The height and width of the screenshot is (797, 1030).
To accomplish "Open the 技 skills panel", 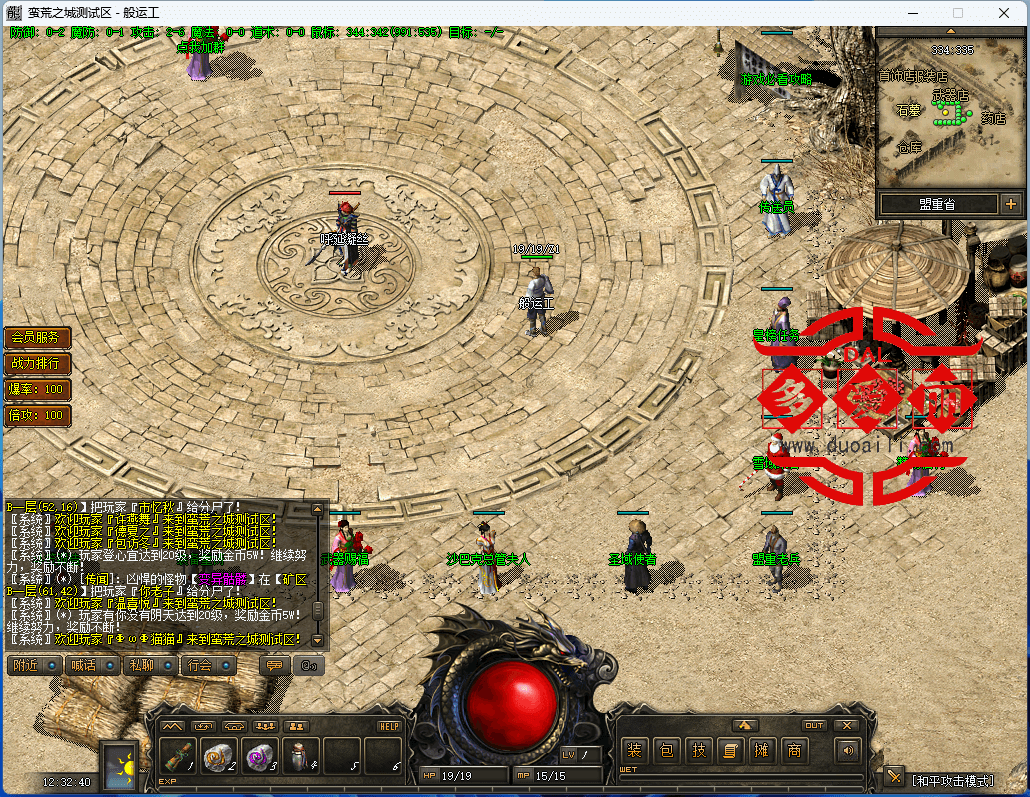I will point(698,750).
